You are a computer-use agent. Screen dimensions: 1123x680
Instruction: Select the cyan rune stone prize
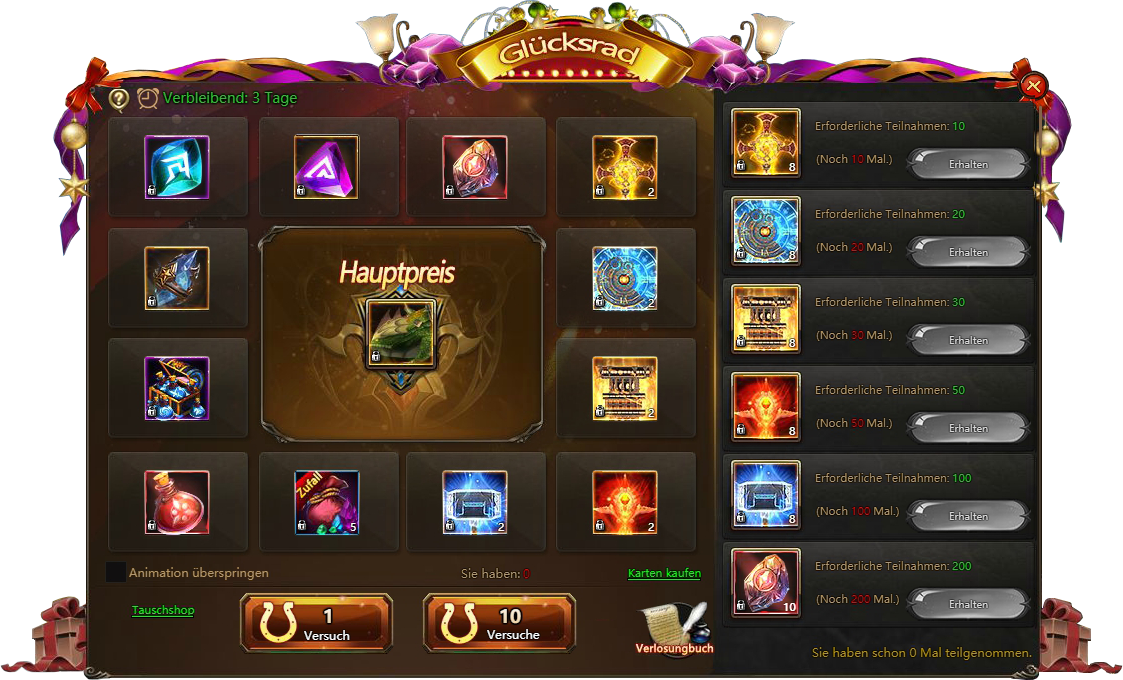pos(177,167)
